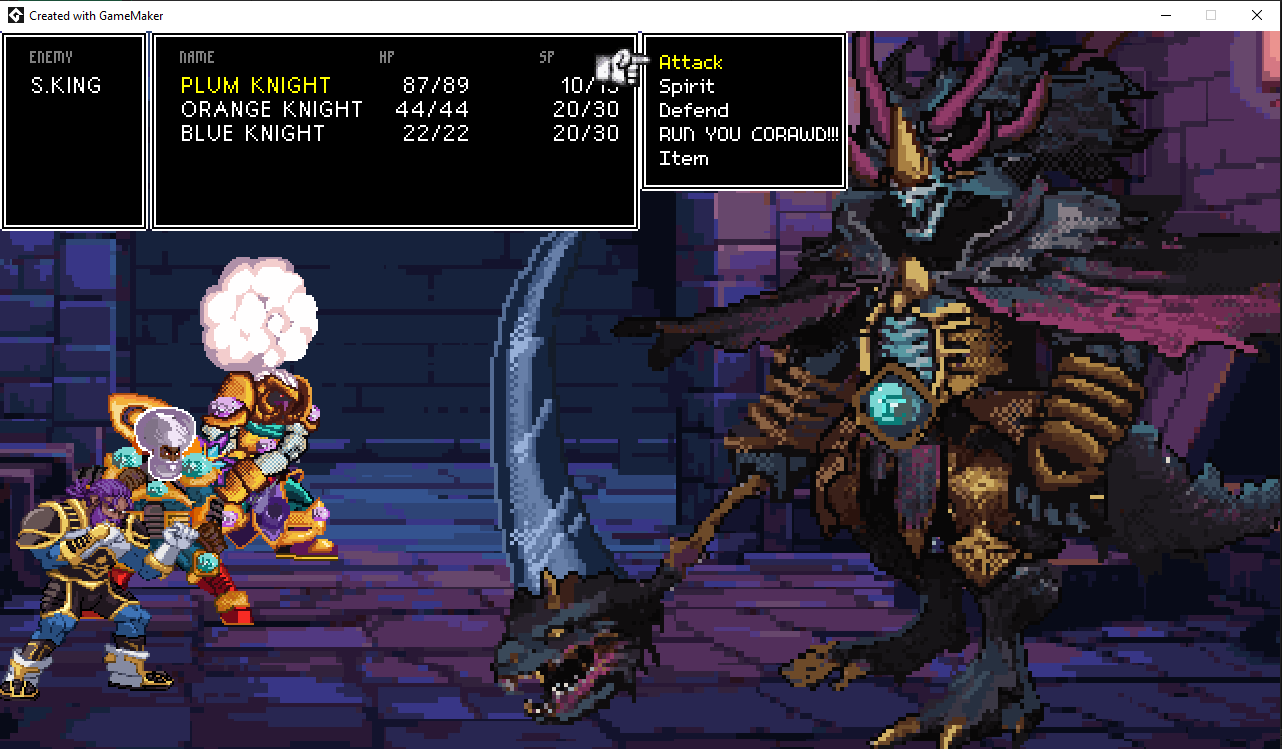
Task: Choose the Defend command
Action: 693,110
